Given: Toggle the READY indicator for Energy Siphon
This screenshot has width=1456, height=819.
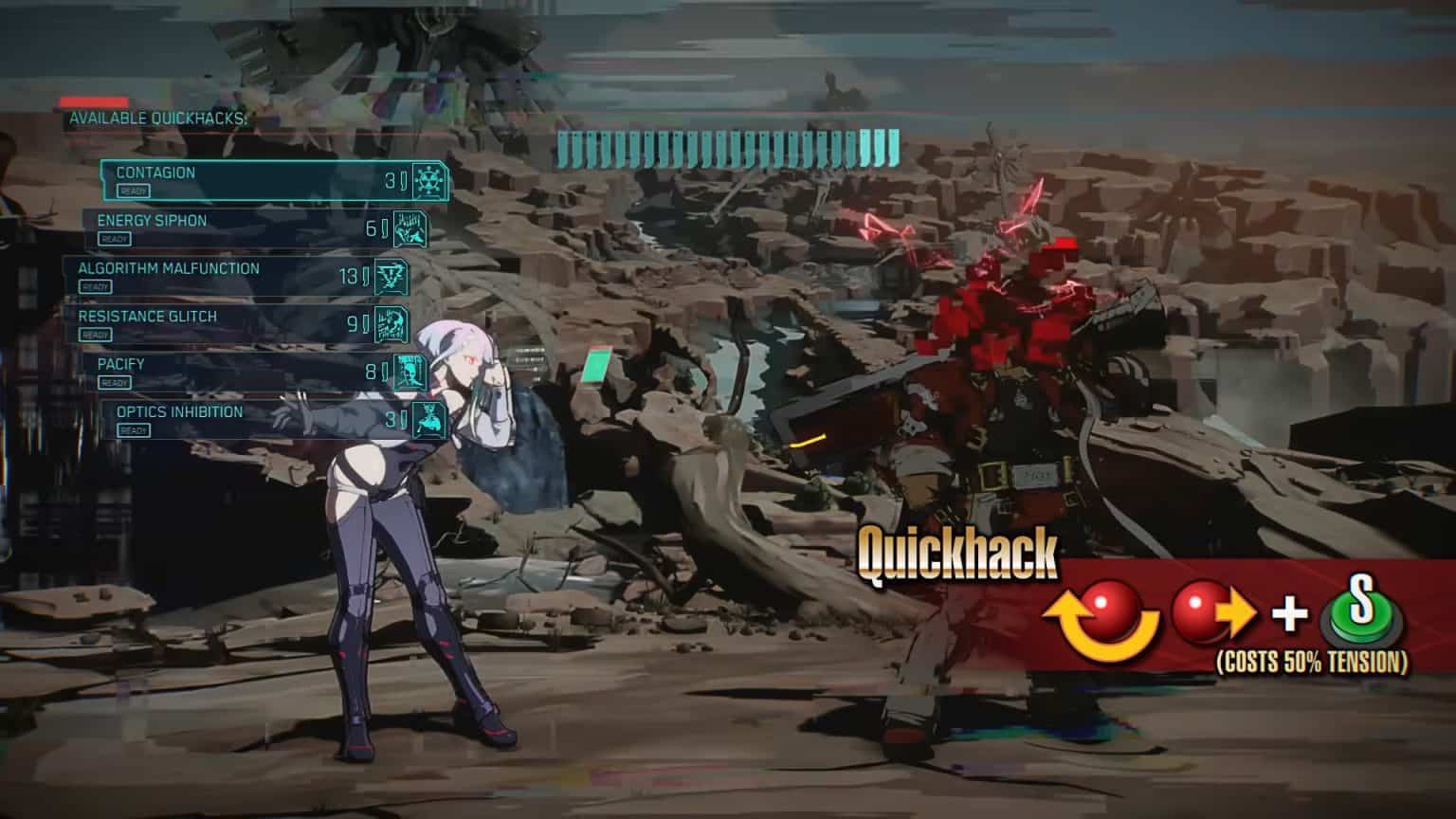Looking at the screenshot, I should (115, 239).
